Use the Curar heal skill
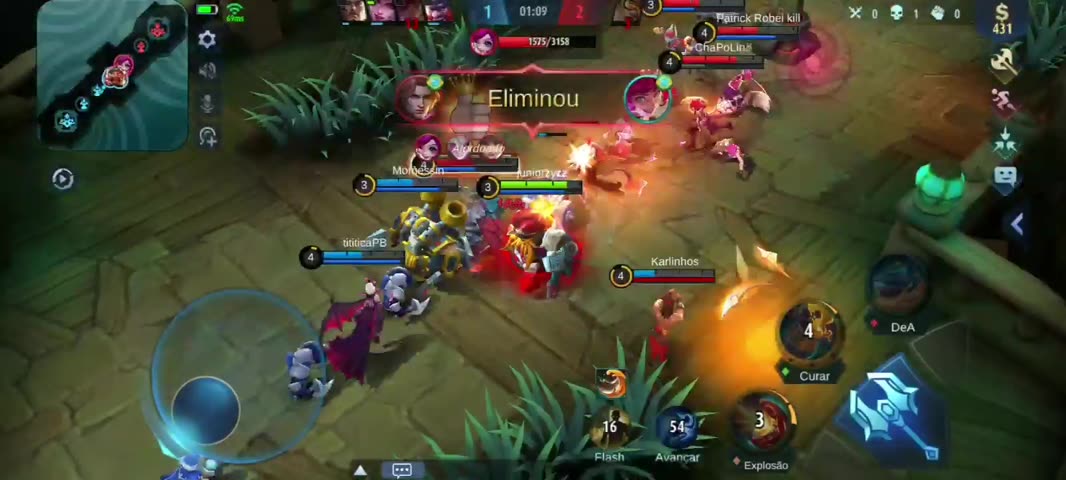1066x480 pixels. pyautogui.click(x=812, y=332)
